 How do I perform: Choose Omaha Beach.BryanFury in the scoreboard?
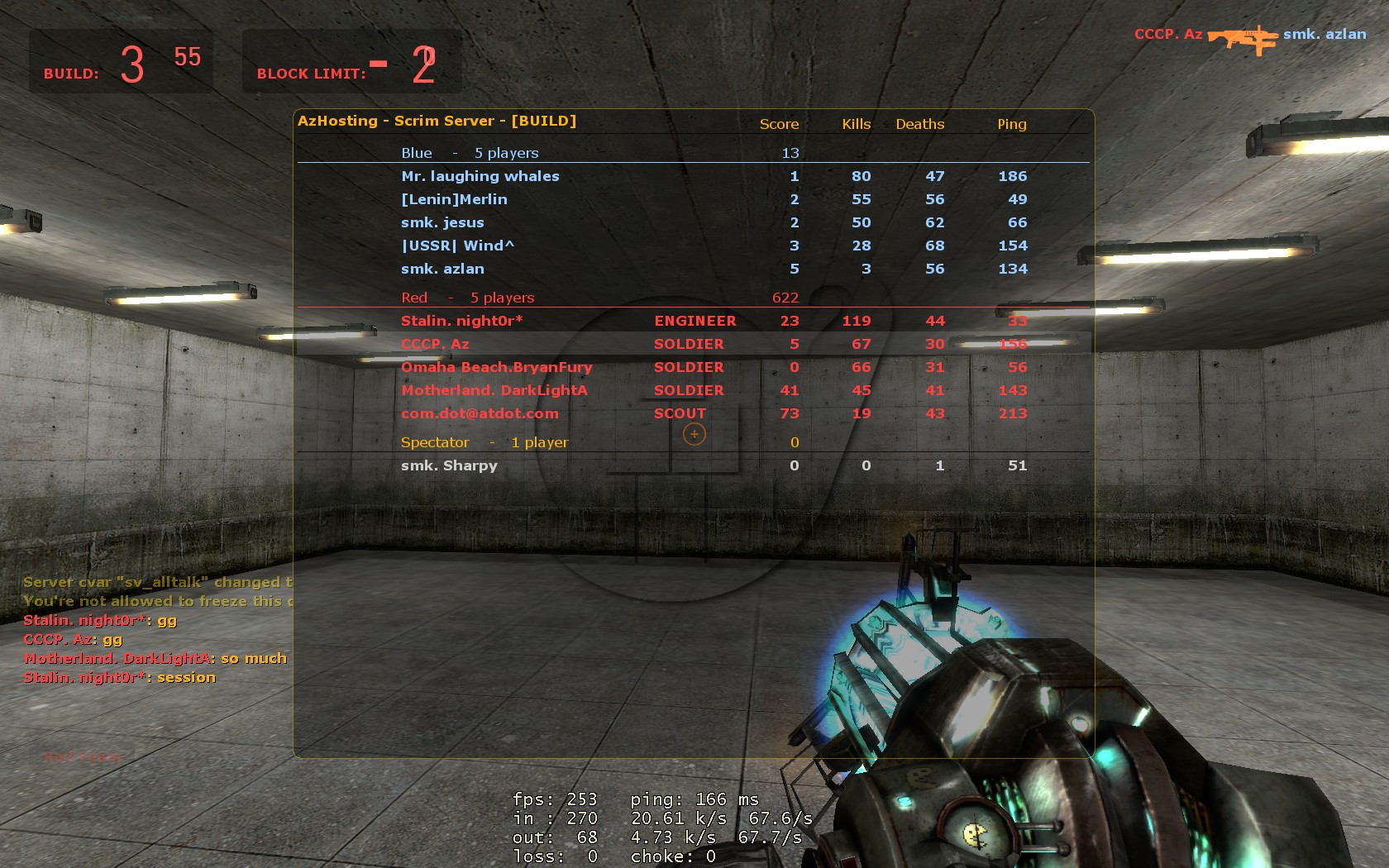coord(496,367)
